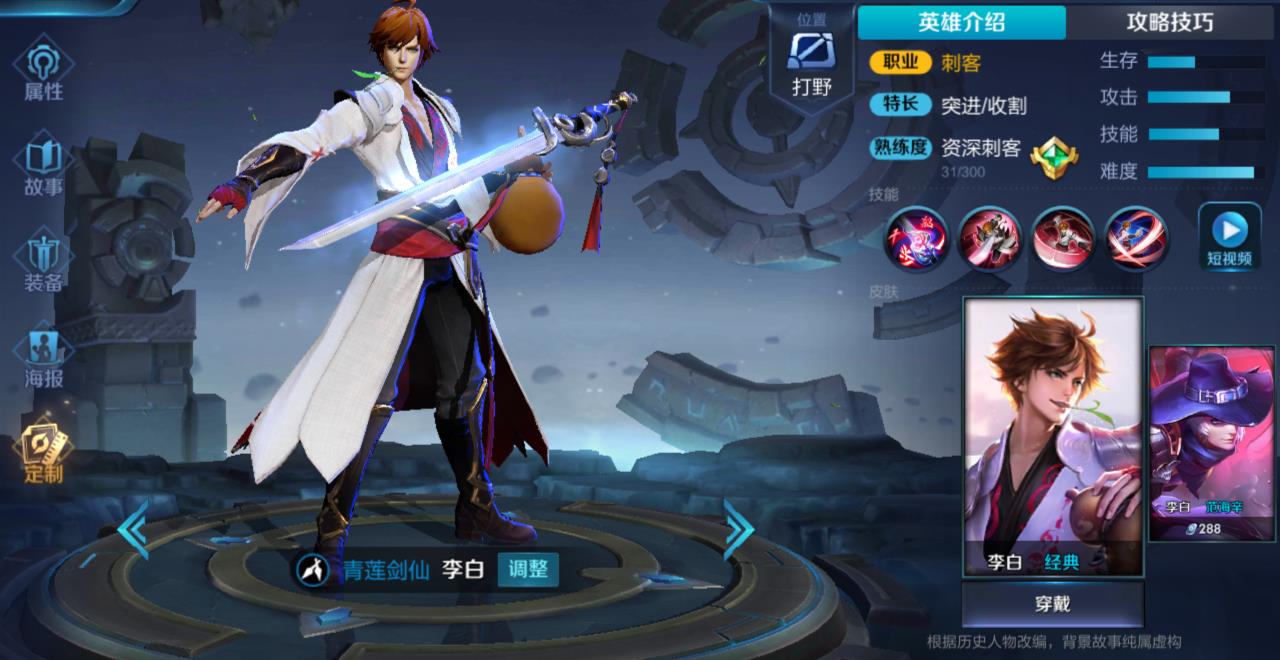Click the 调整 adjust button
The height and width of the screenshot is (660, 1280).
[527, 570]
